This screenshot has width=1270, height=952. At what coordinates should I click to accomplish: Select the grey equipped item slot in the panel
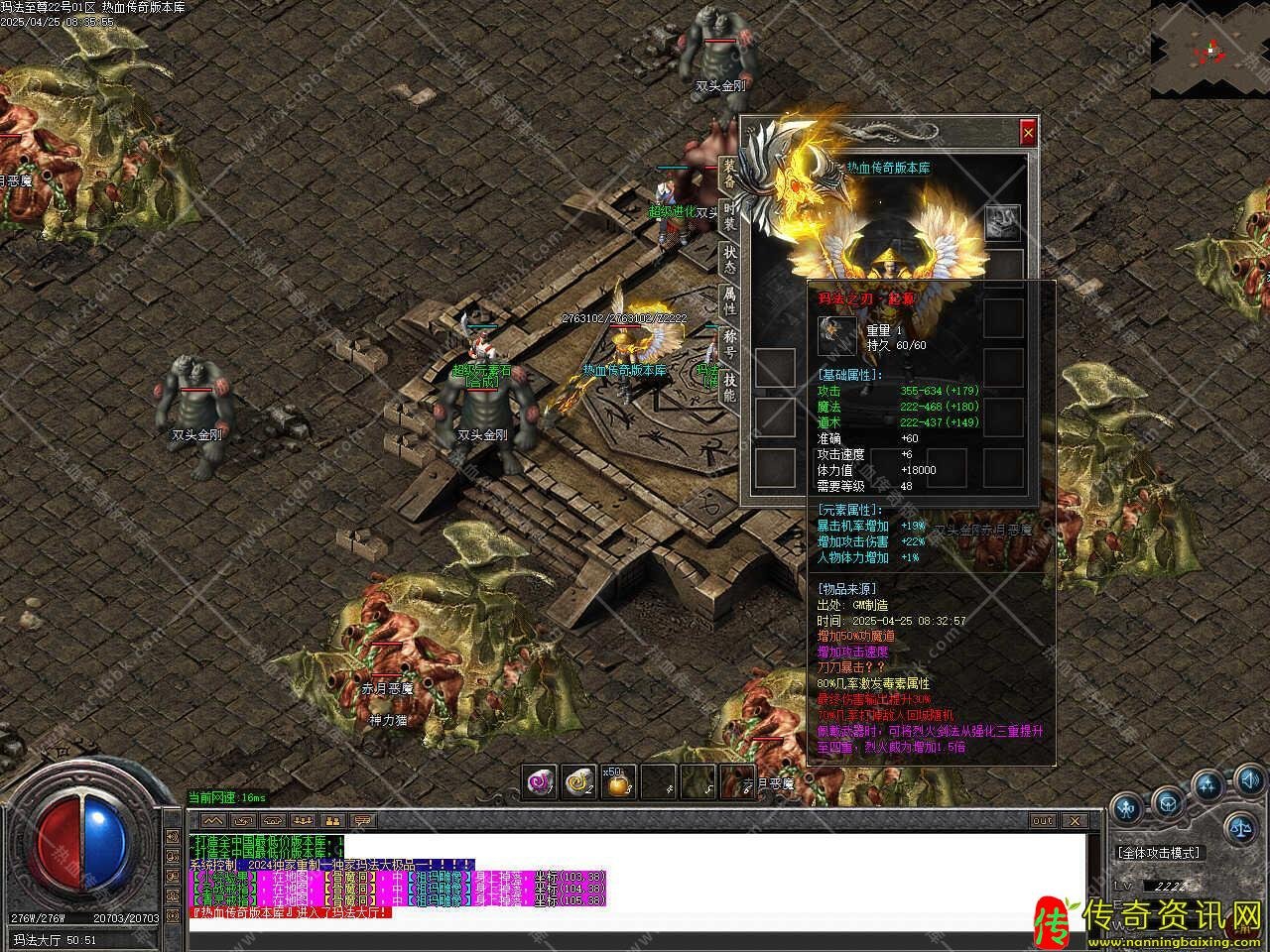click(x=1002, y=222)
